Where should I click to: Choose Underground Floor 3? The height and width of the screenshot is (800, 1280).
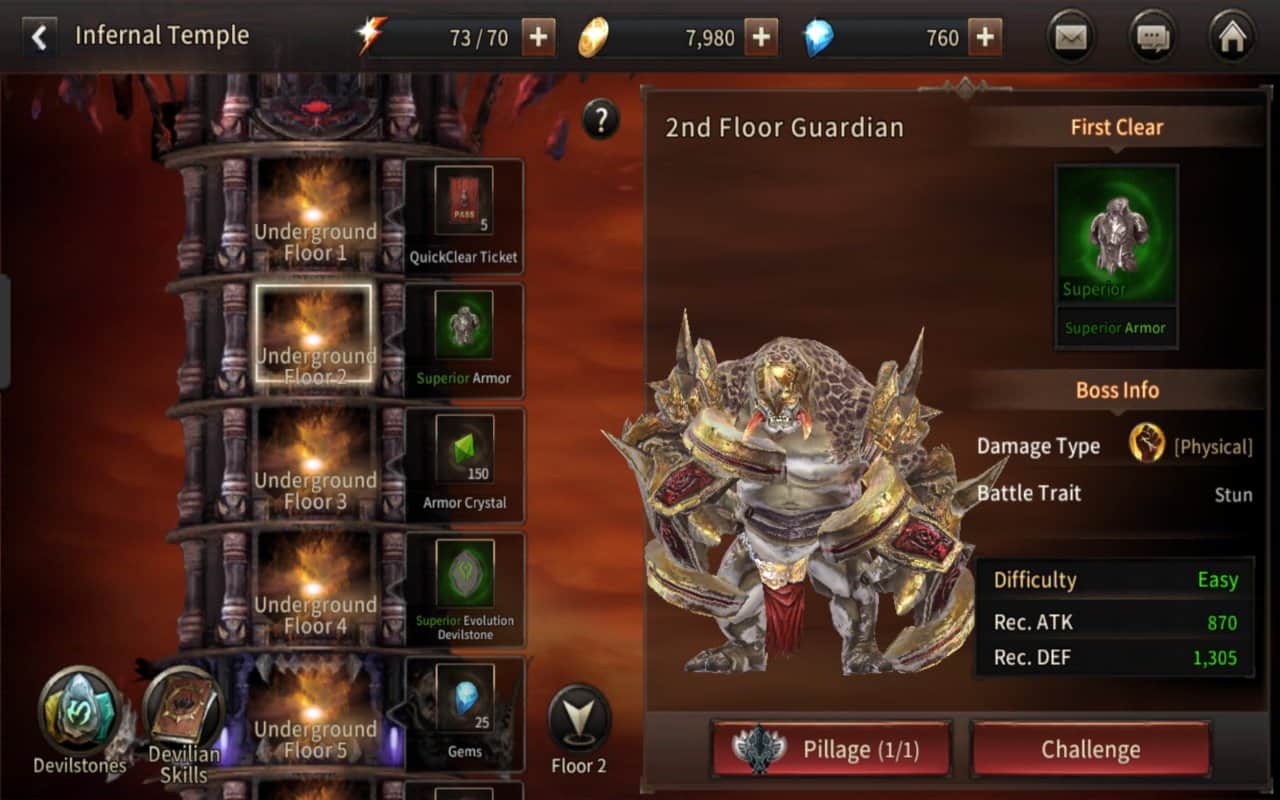click(x=314, y=465)
